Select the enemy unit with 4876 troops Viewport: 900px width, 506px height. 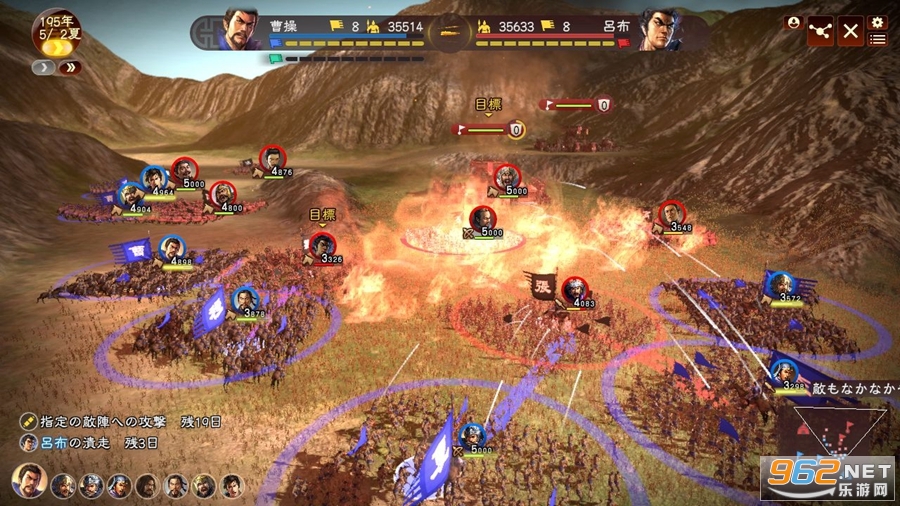pos(272,159)
